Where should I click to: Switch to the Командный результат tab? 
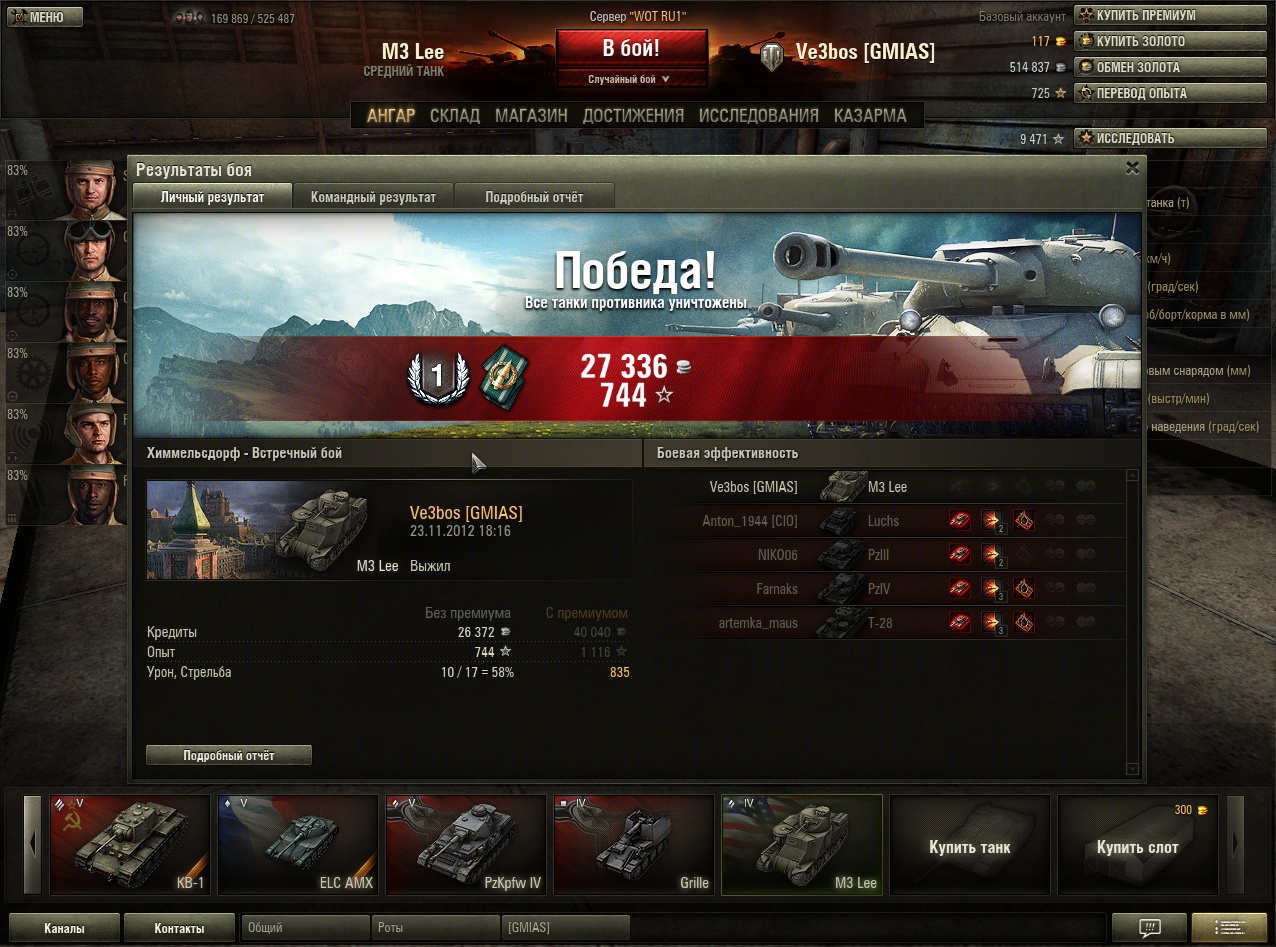pyautogui.click(x=373, y=197)
